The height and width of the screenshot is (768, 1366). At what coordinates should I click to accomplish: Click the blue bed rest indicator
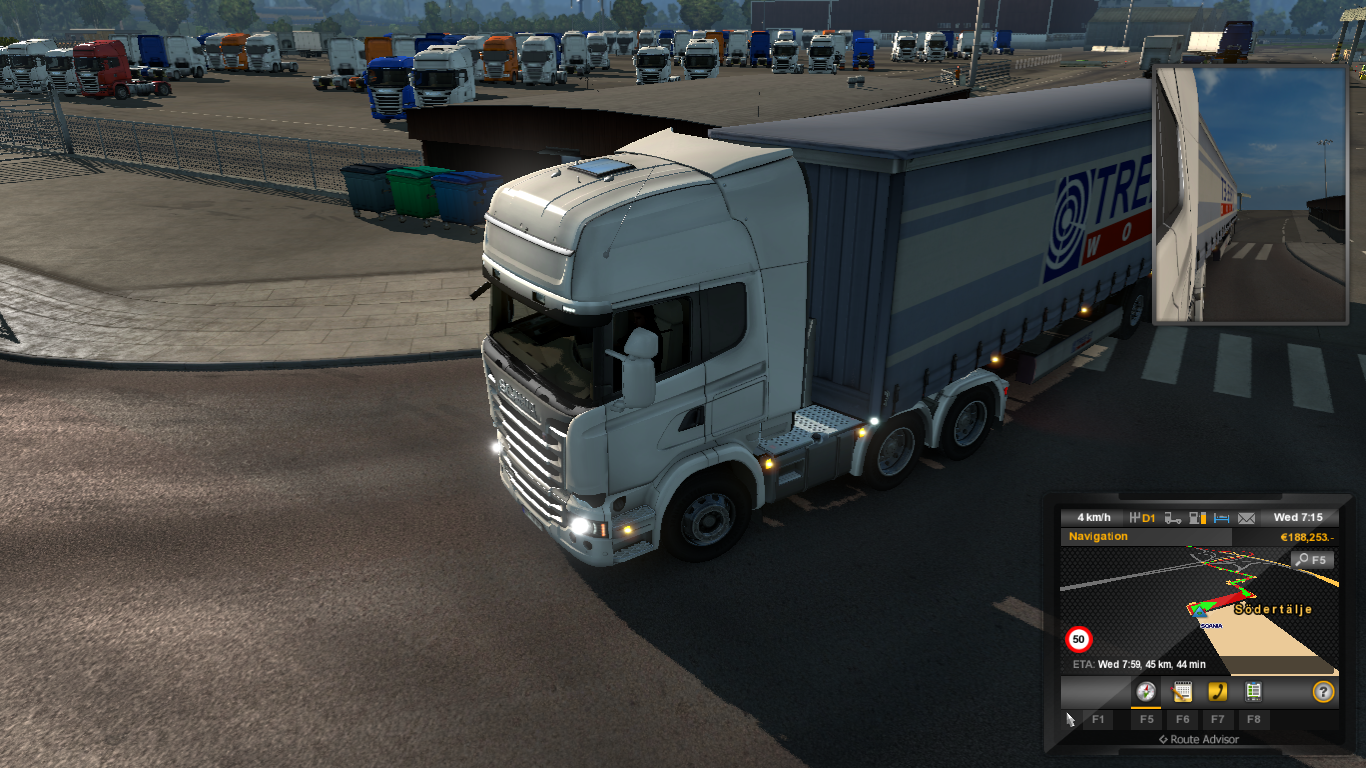coord(1221,518)
